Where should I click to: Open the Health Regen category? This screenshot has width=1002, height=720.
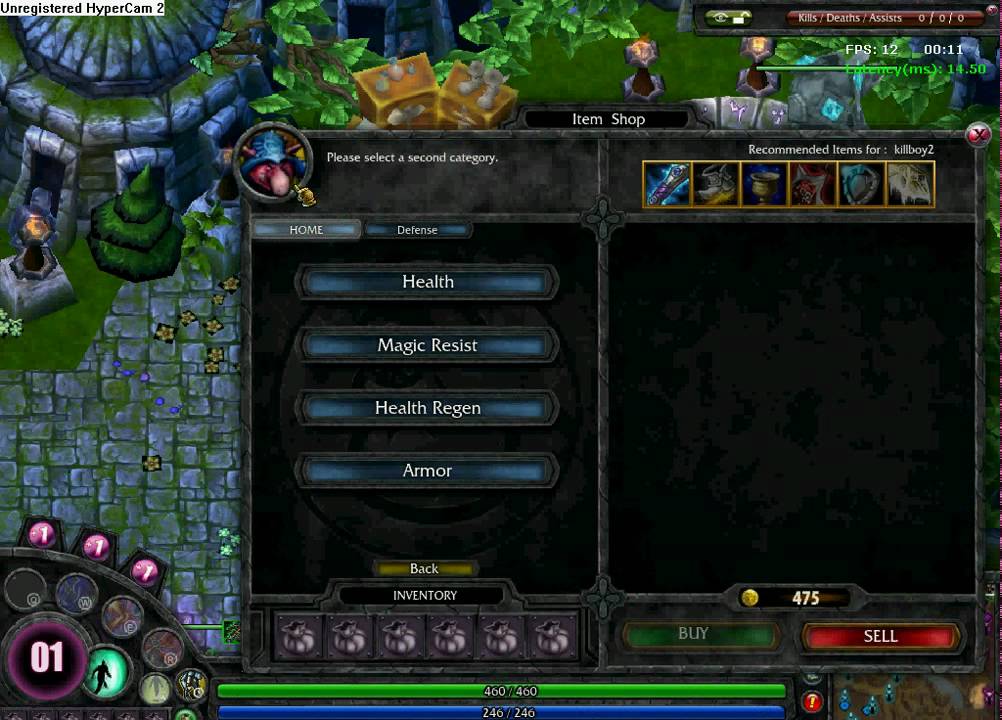coord(427,408)
